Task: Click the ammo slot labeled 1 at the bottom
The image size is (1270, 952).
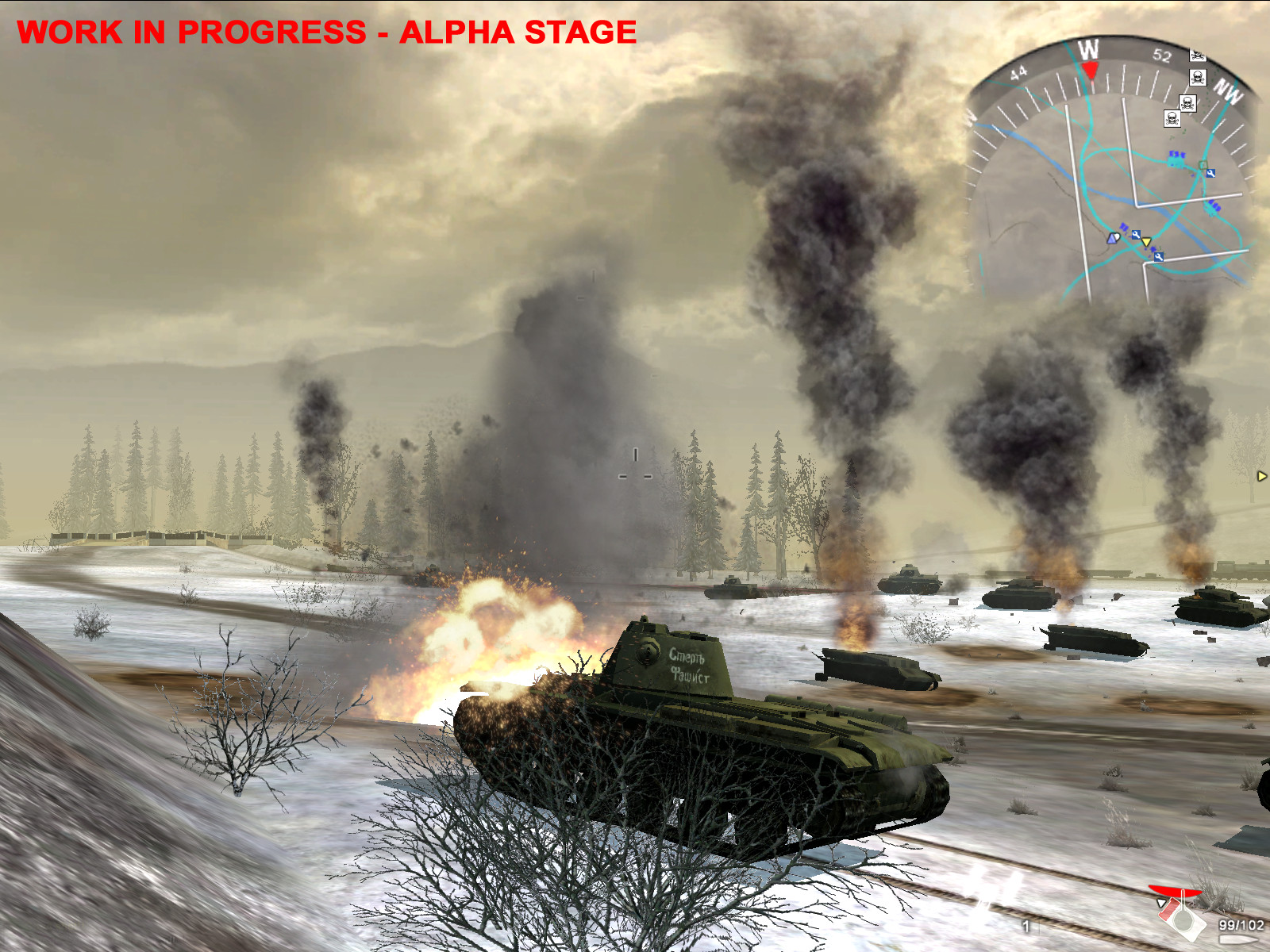Action: [x=1026, y=925]
